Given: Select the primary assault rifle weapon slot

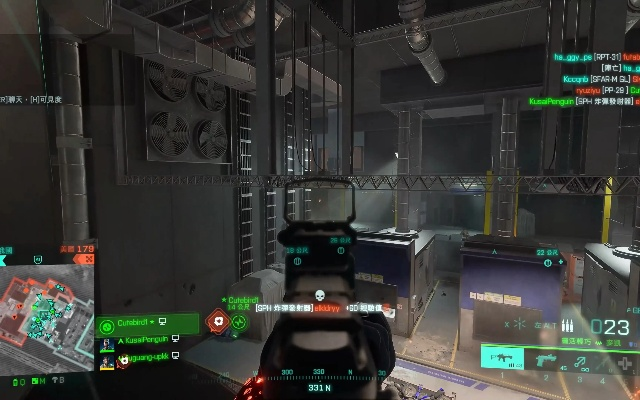Looking at the screenshot, I should click(502, 357).
